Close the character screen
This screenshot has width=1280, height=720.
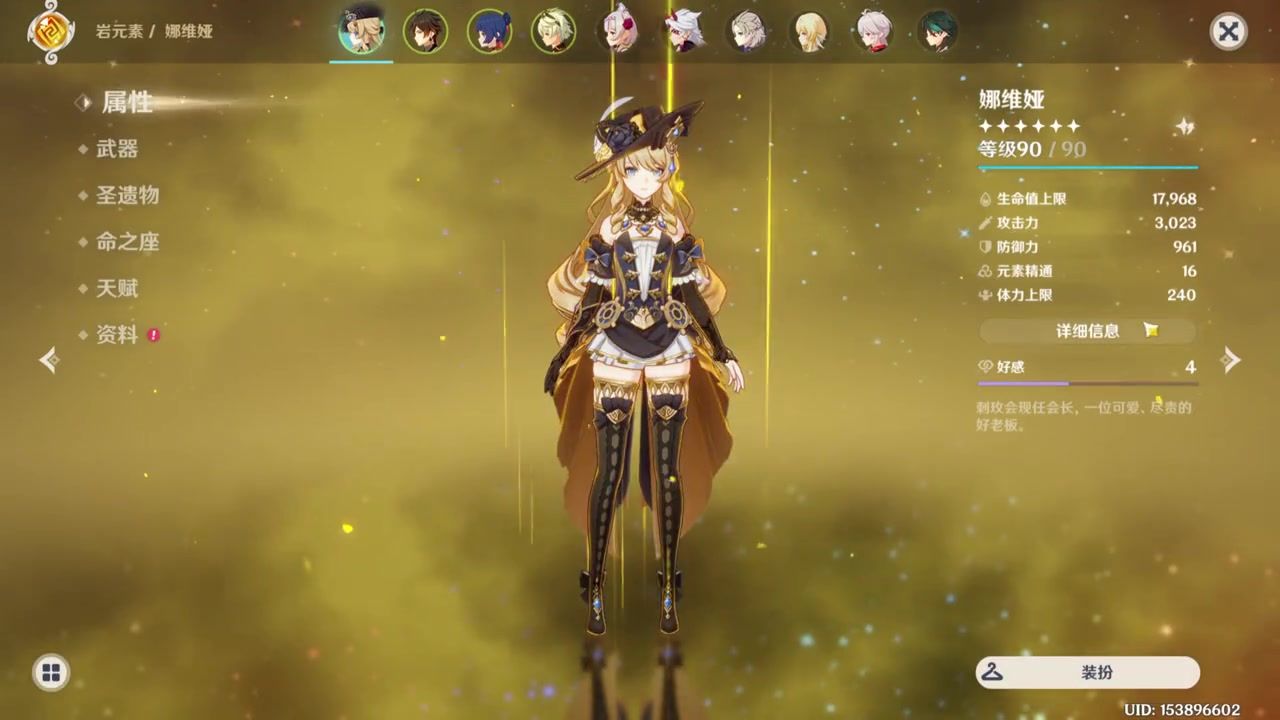click(1228, 31)
